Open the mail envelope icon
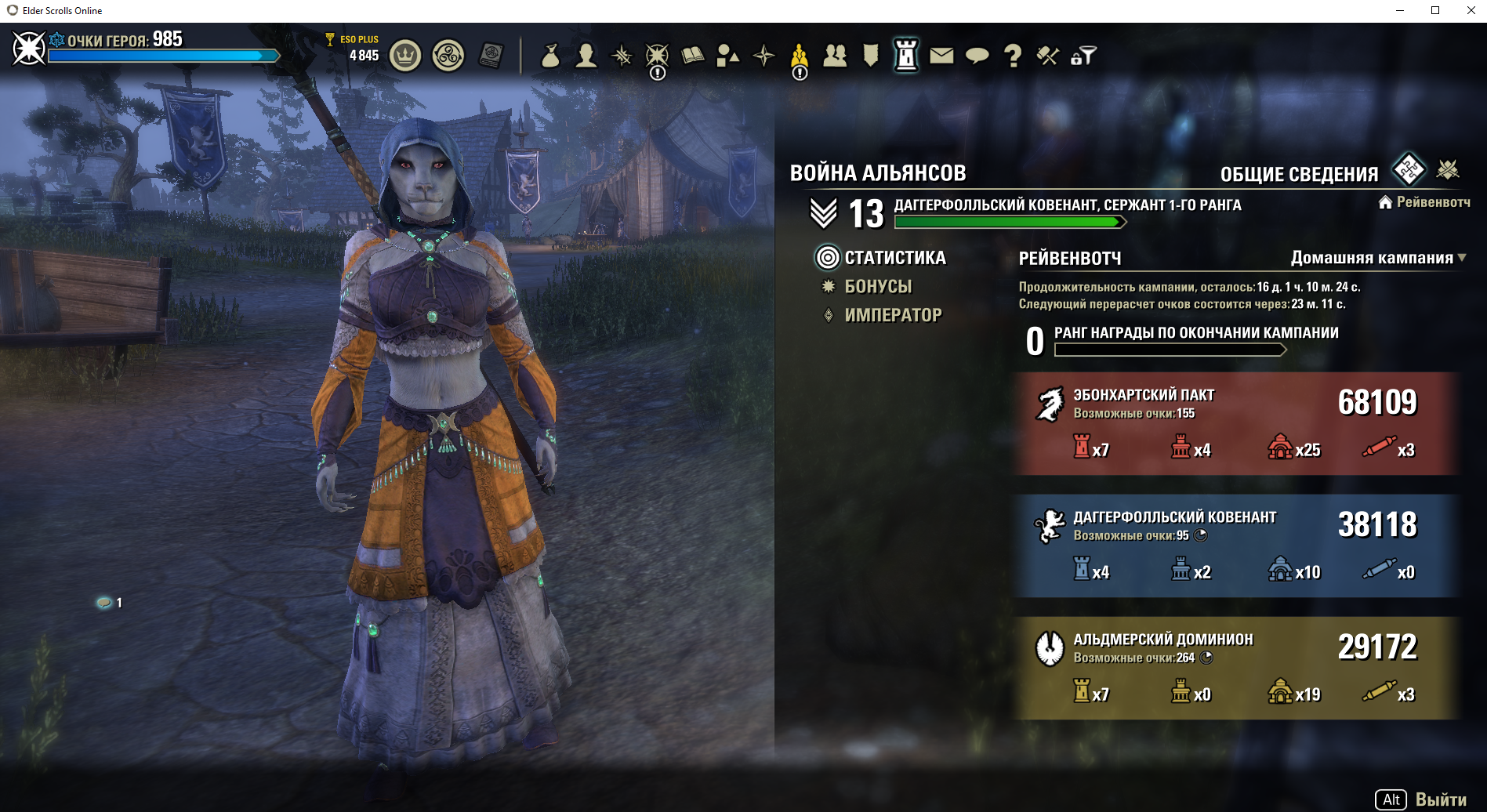Image resolution: width=1487 pixels, height=812 pixels. tap(941, 56)
